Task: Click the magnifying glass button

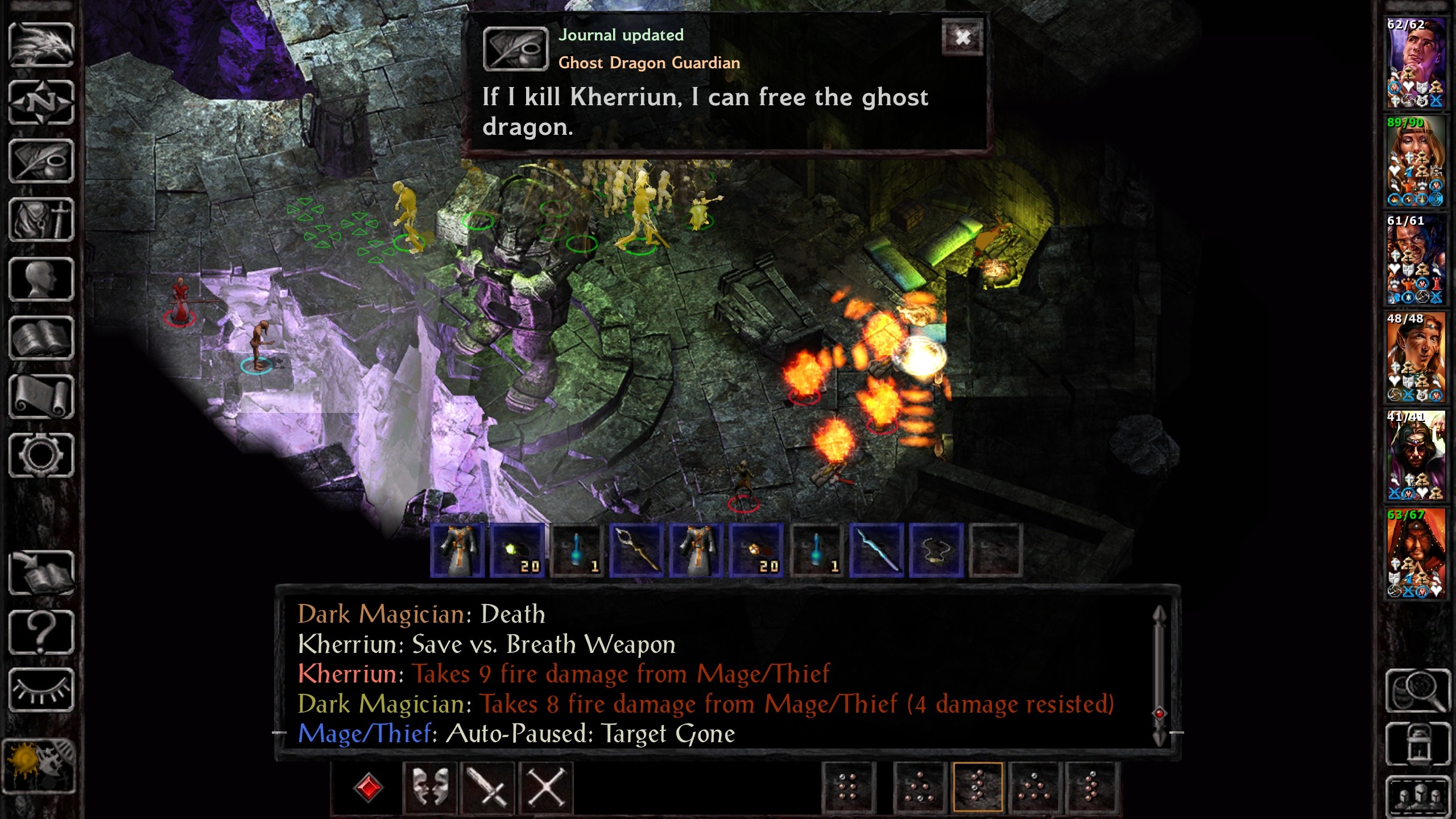Action: pyautogui.click(x=1418, y=690)
